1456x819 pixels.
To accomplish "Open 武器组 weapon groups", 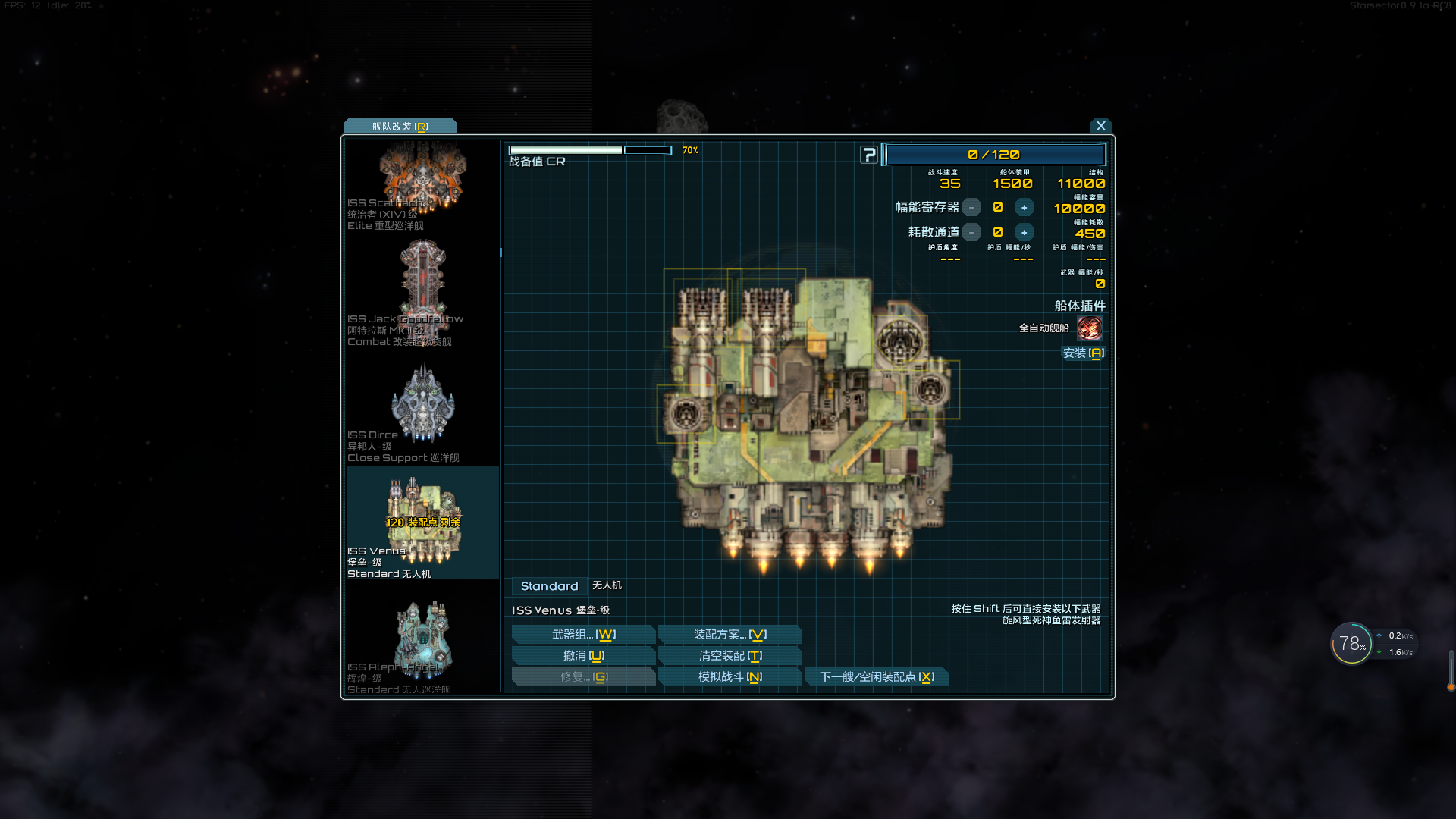I will [x=583, y=635].
